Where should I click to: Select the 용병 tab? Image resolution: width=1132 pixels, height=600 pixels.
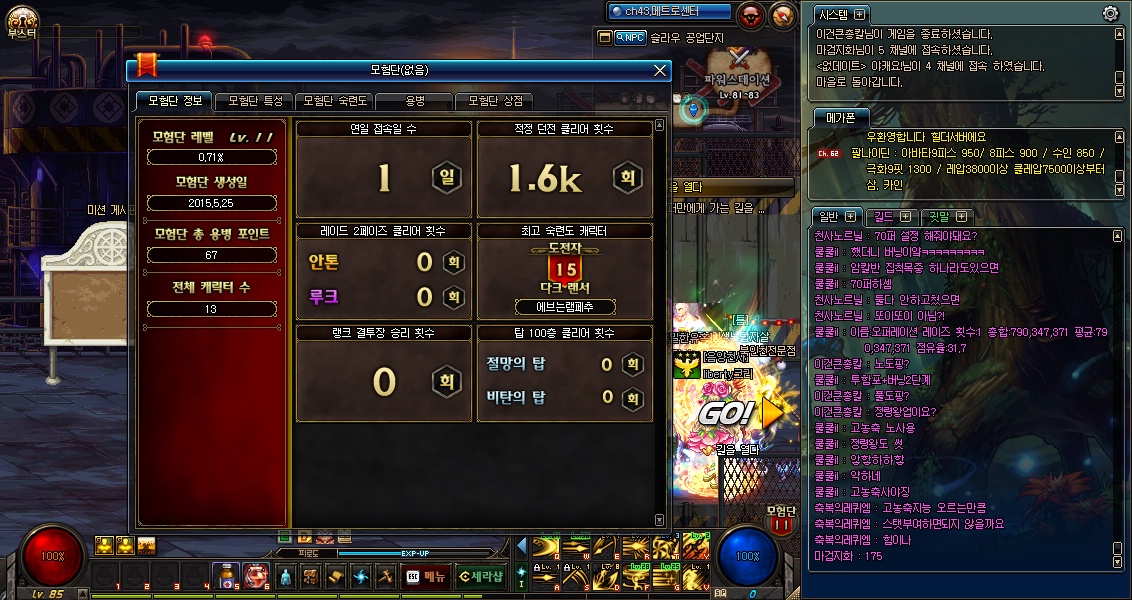(x=414, y=101)
